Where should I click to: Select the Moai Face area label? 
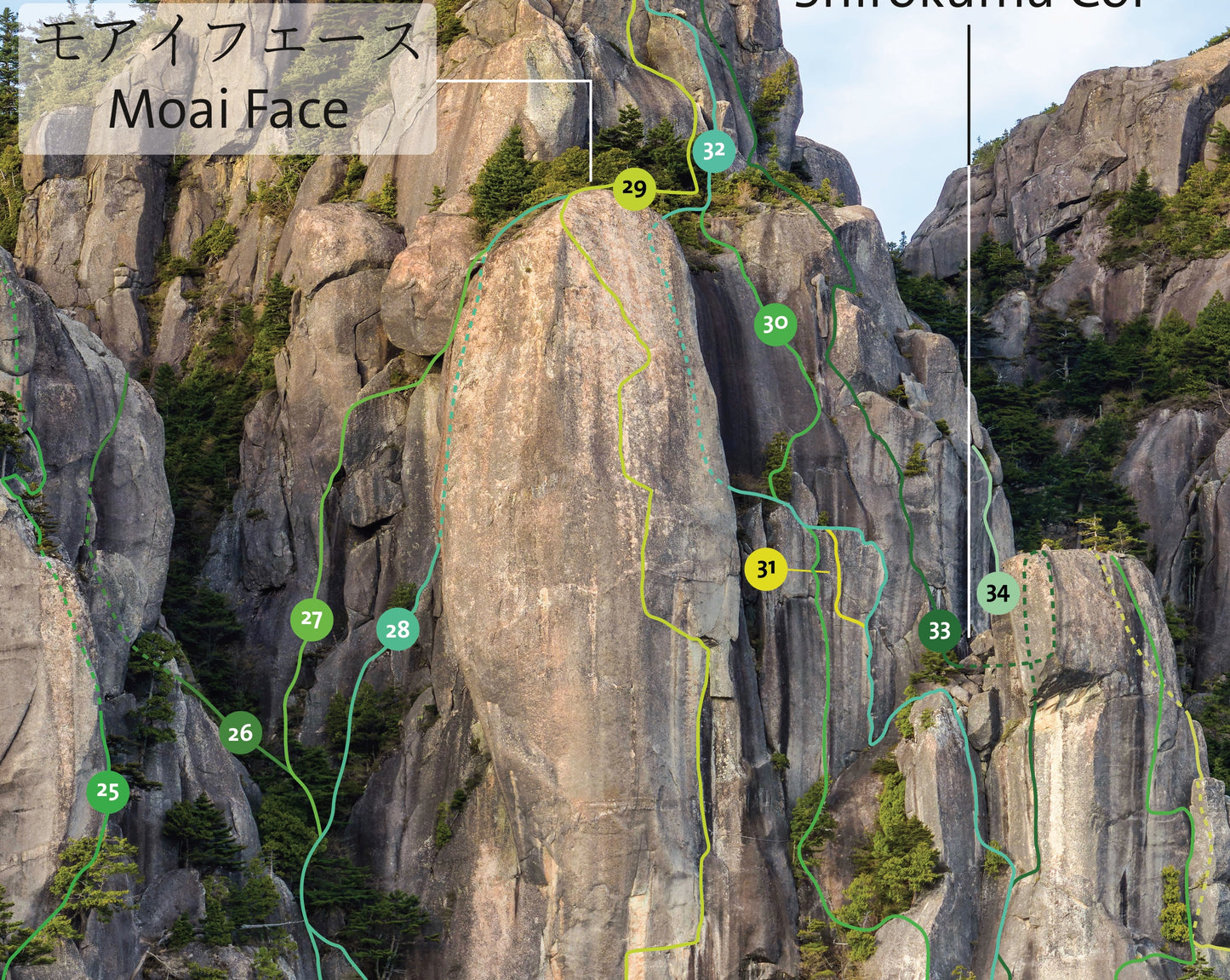pyautogui.click(x=228, y=79)
